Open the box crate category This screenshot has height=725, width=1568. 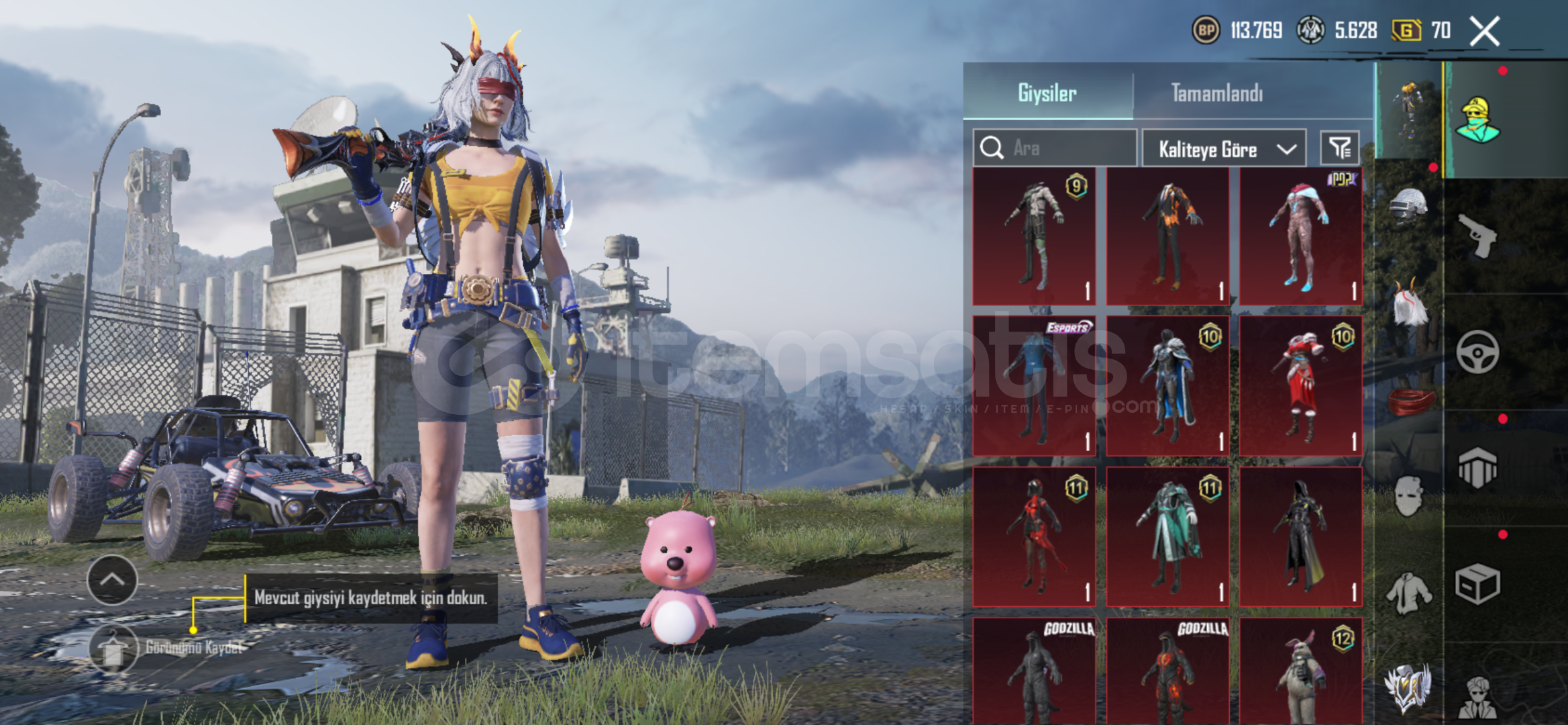tap(1478, 584)
